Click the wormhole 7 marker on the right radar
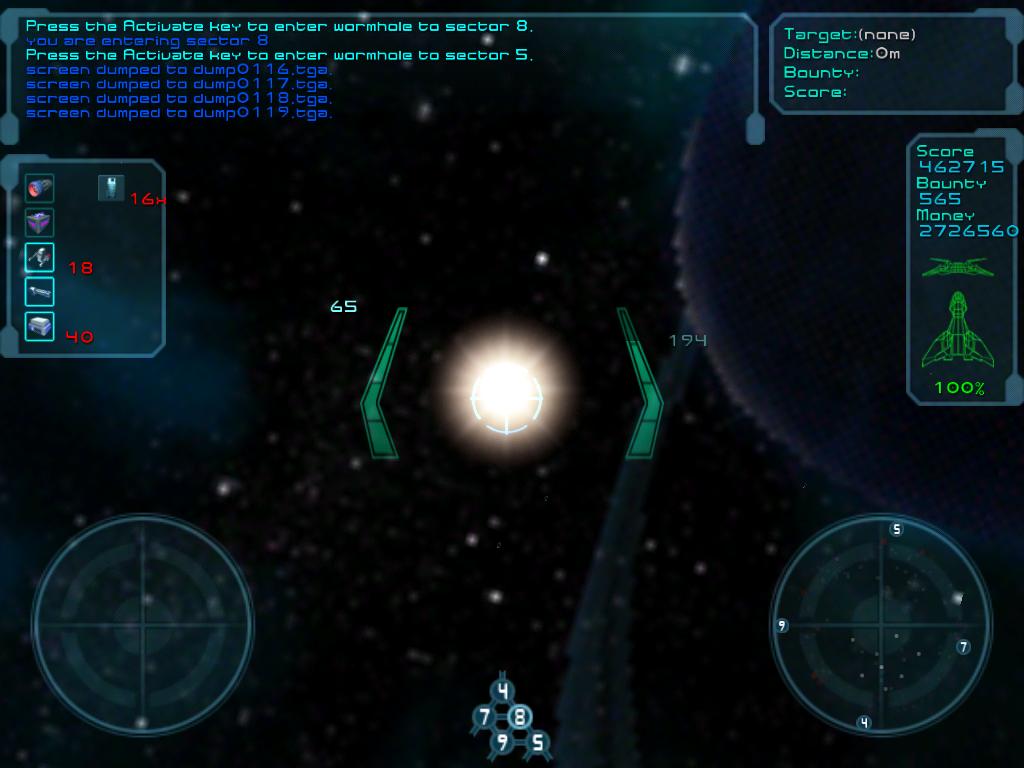The height and width of the screenshot is (768, 1024). tap(963, 647)
